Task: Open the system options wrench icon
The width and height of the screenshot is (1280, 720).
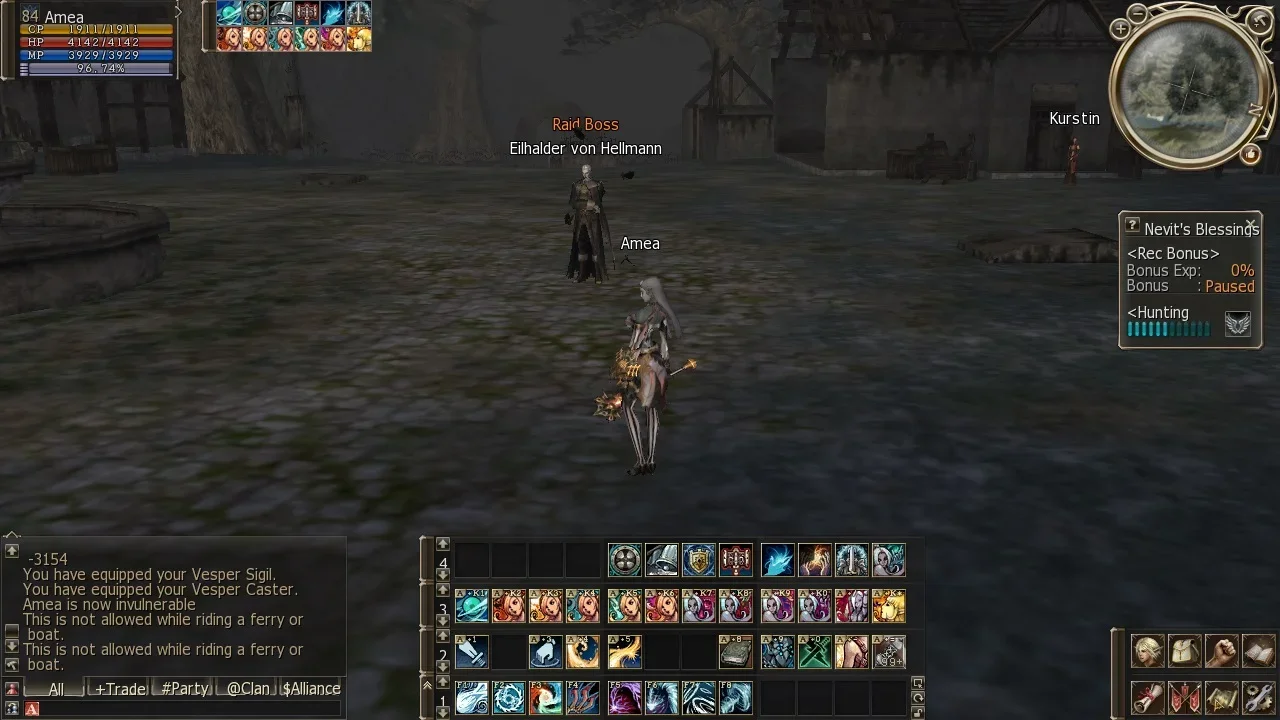Action: tap(1259, 697)
